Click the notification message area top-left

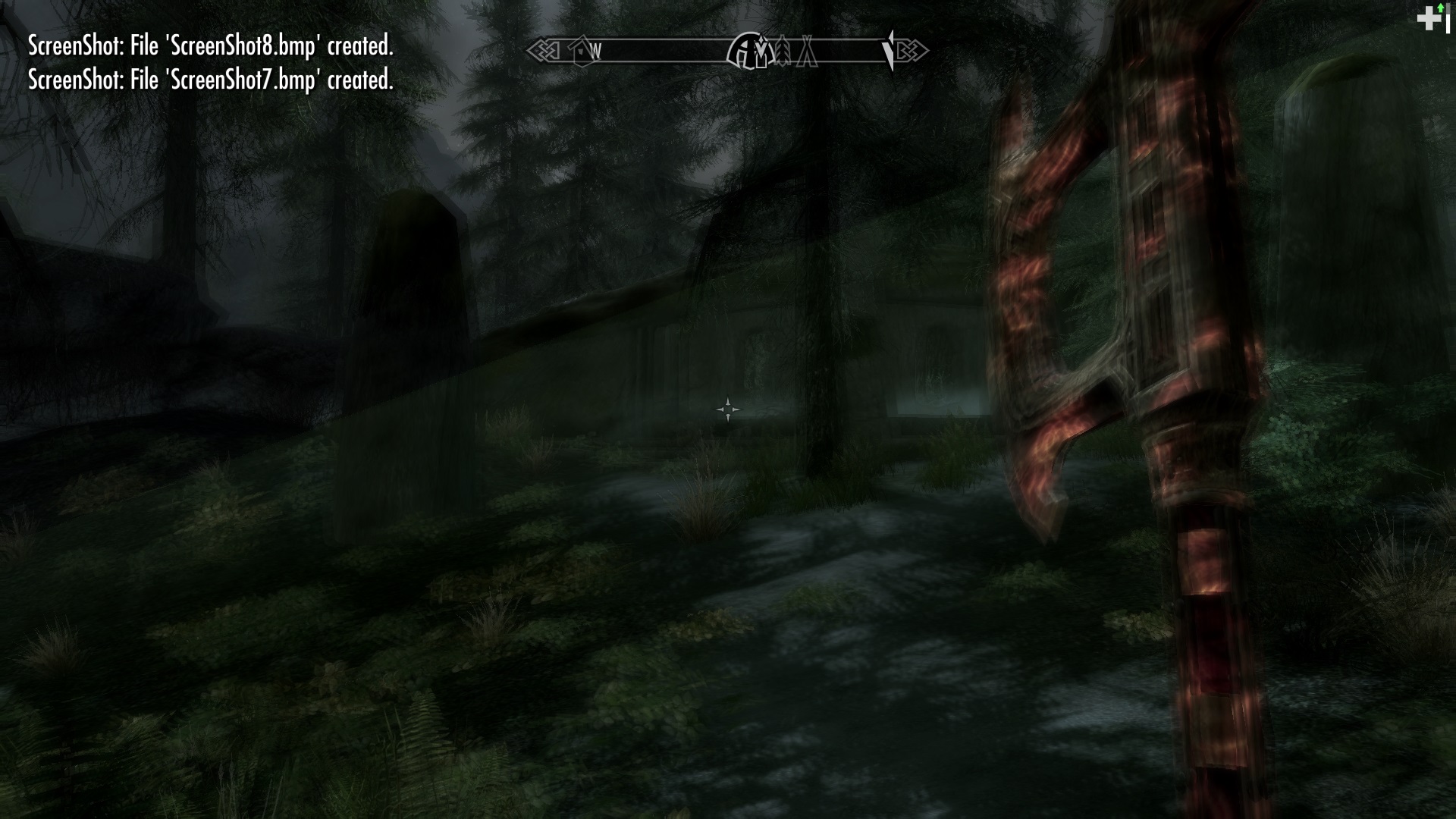(x=211, y=63)
